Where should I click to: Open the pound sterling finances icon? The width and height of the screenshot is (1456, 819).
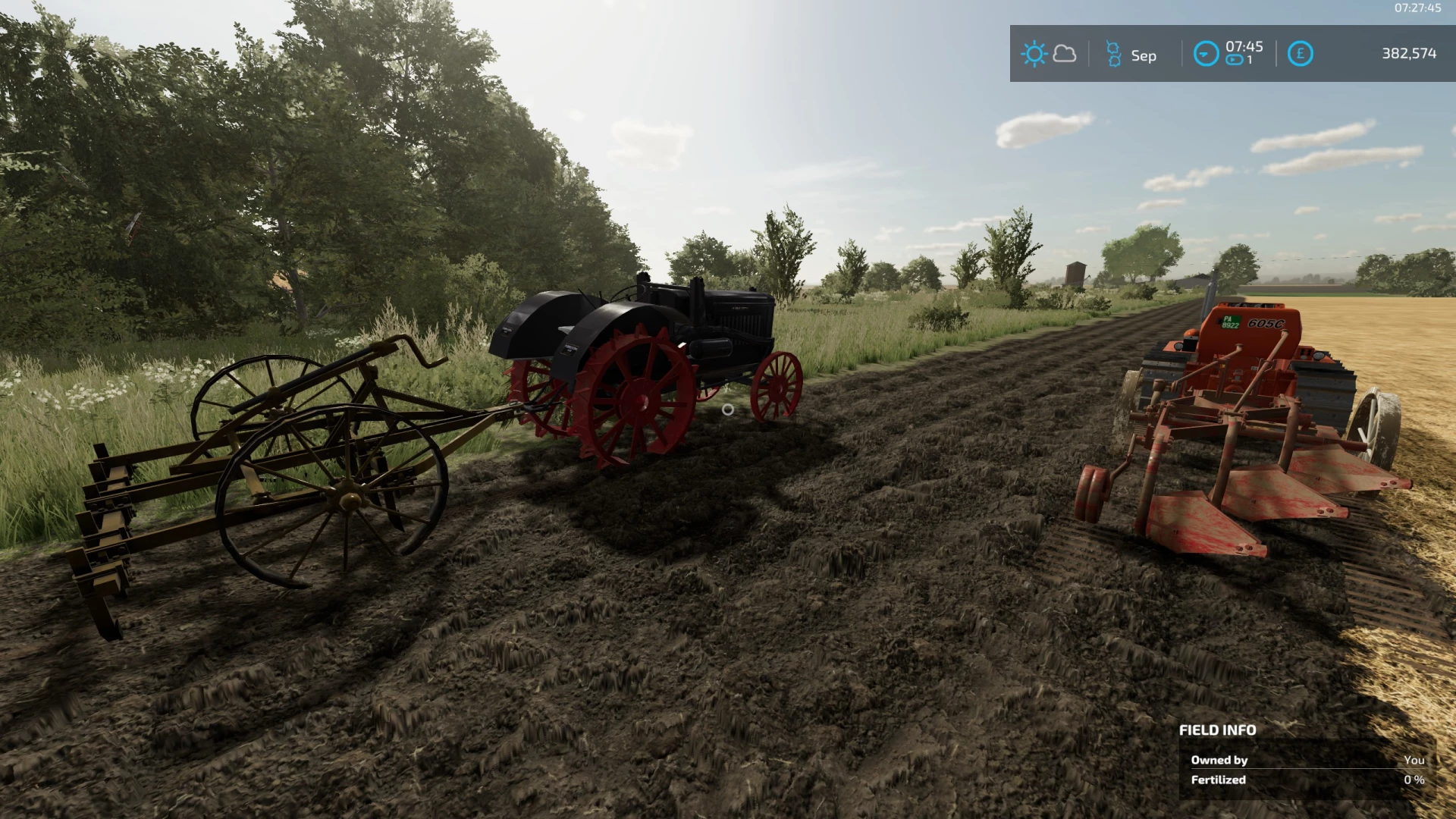[x=1299, y=54]
